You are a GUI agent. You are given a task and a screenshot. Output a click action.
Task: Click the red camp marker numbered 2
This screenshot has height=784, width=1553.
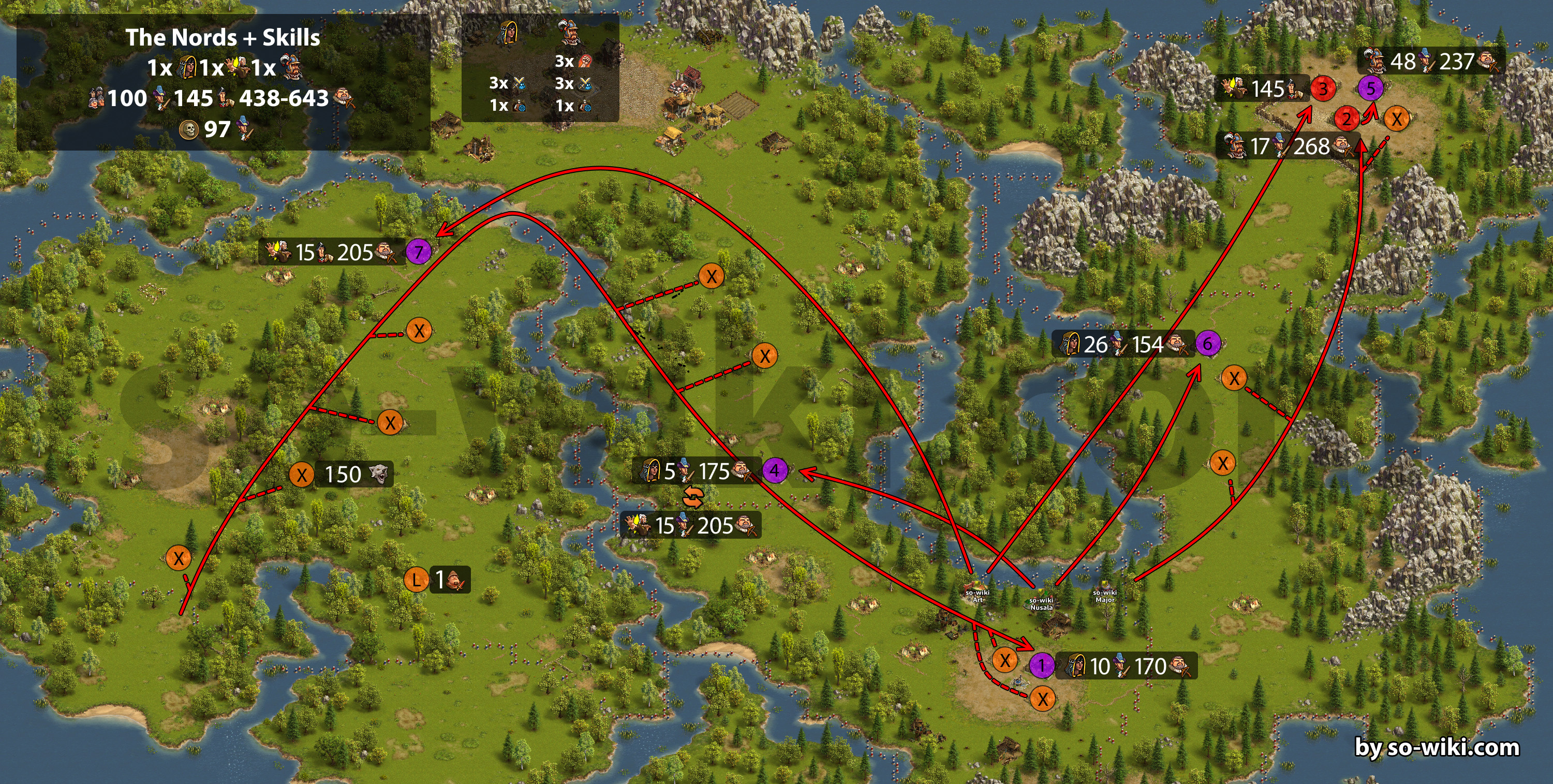tap(1346, 119)
